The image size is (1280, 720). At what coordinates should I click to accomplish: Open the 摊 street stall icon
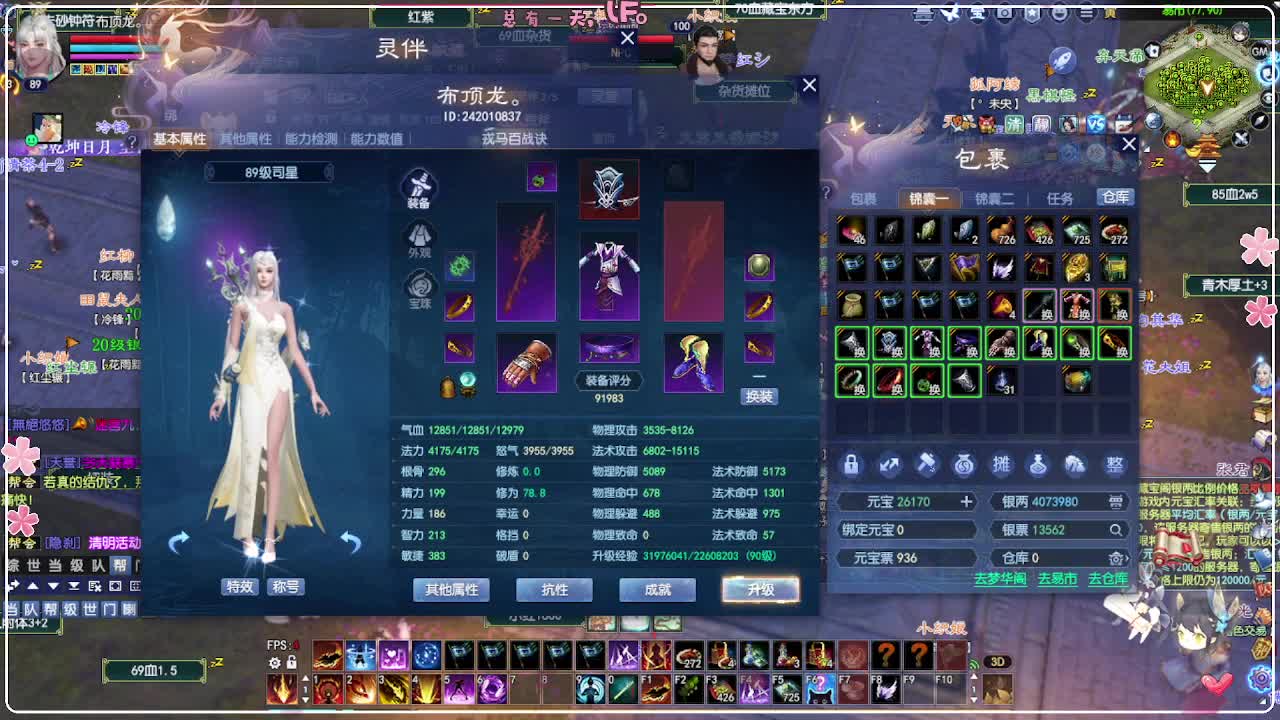[x=1001, y=463]
